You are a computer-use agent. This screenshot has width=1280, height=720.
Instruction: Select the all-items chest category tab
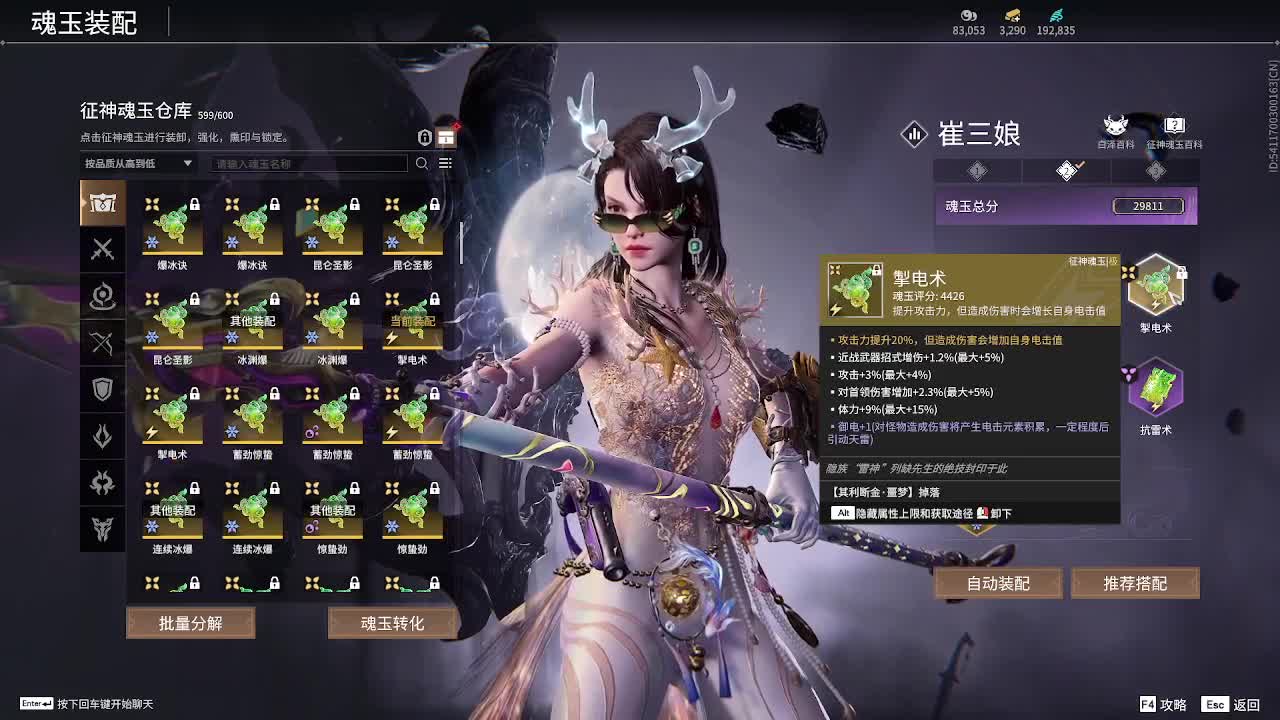[103, 203]
